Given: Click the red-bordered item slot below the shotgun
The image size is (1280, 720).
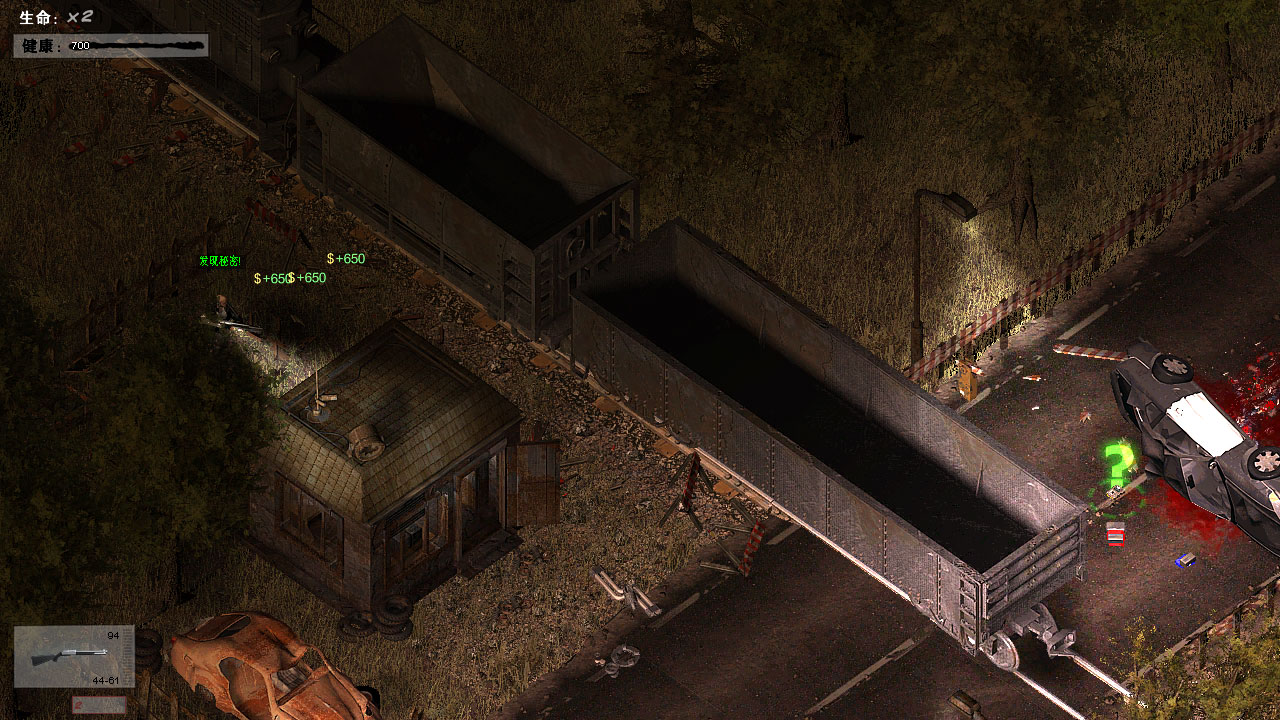Looking at the screenshot, I should [x=99, y=705].
